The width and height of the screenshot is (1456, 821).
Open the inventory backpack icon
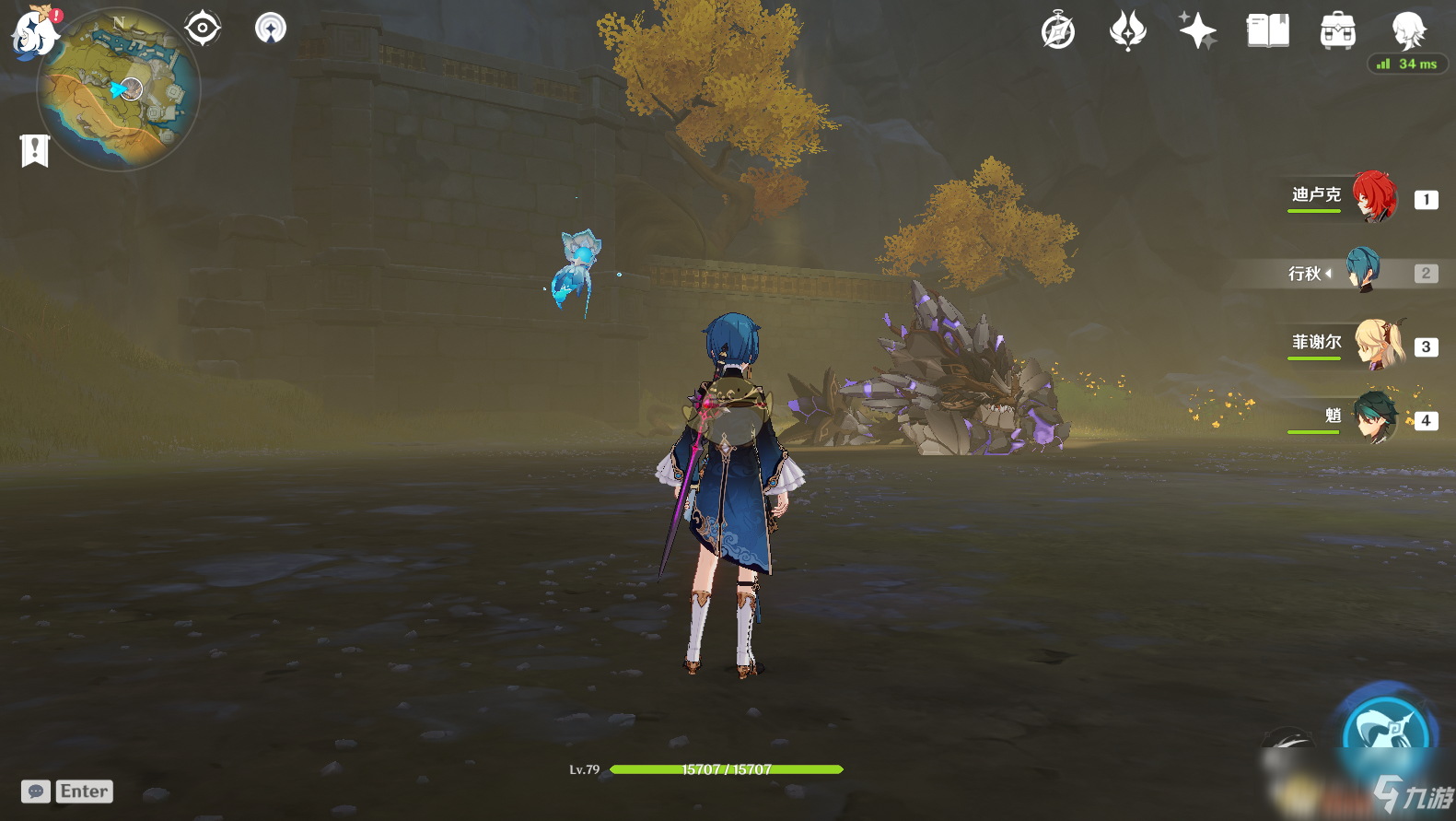pyautogui.click(x=1337, y=31)
